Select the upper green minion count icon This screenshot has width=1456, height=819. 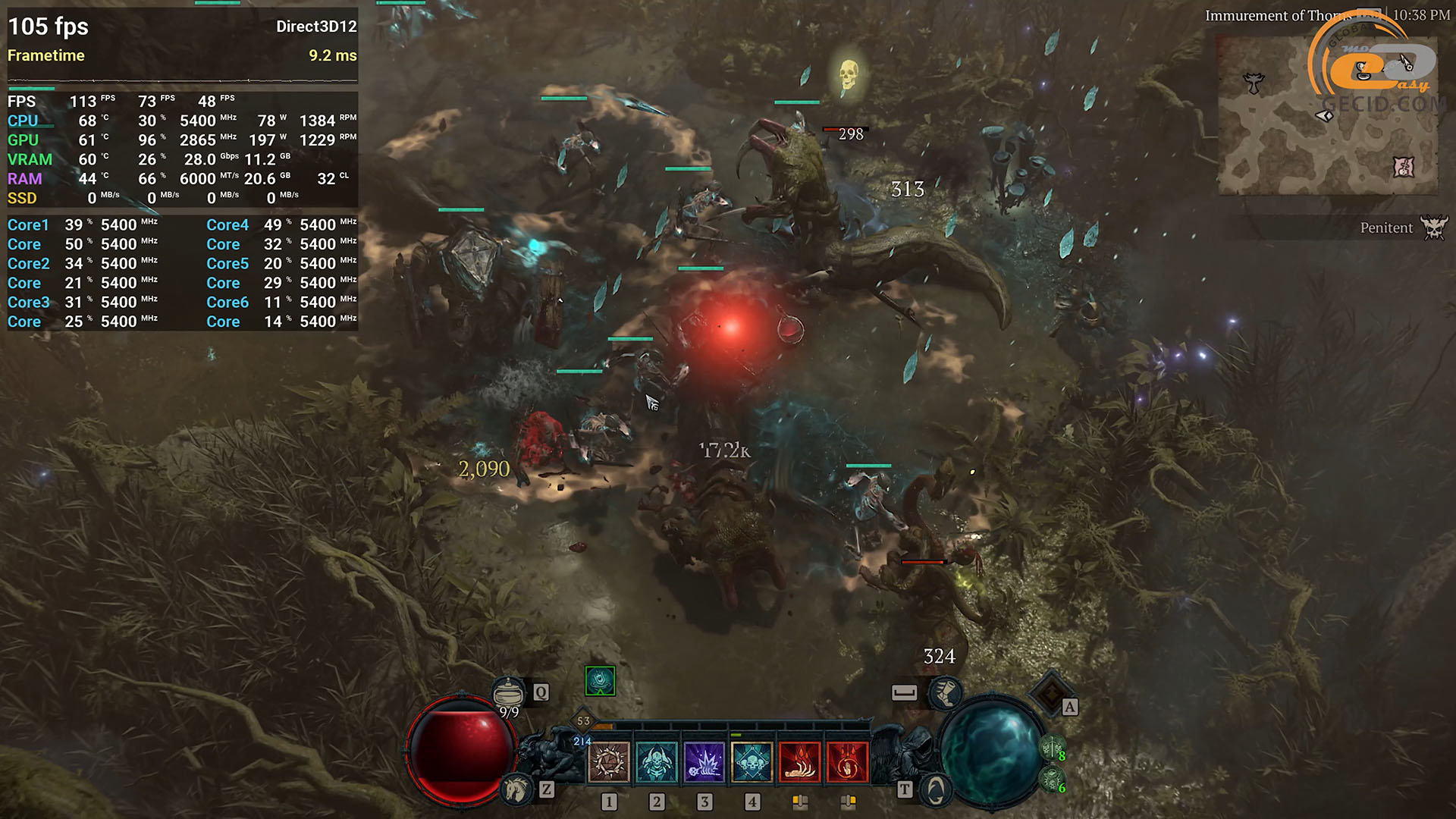[1050, 749]
